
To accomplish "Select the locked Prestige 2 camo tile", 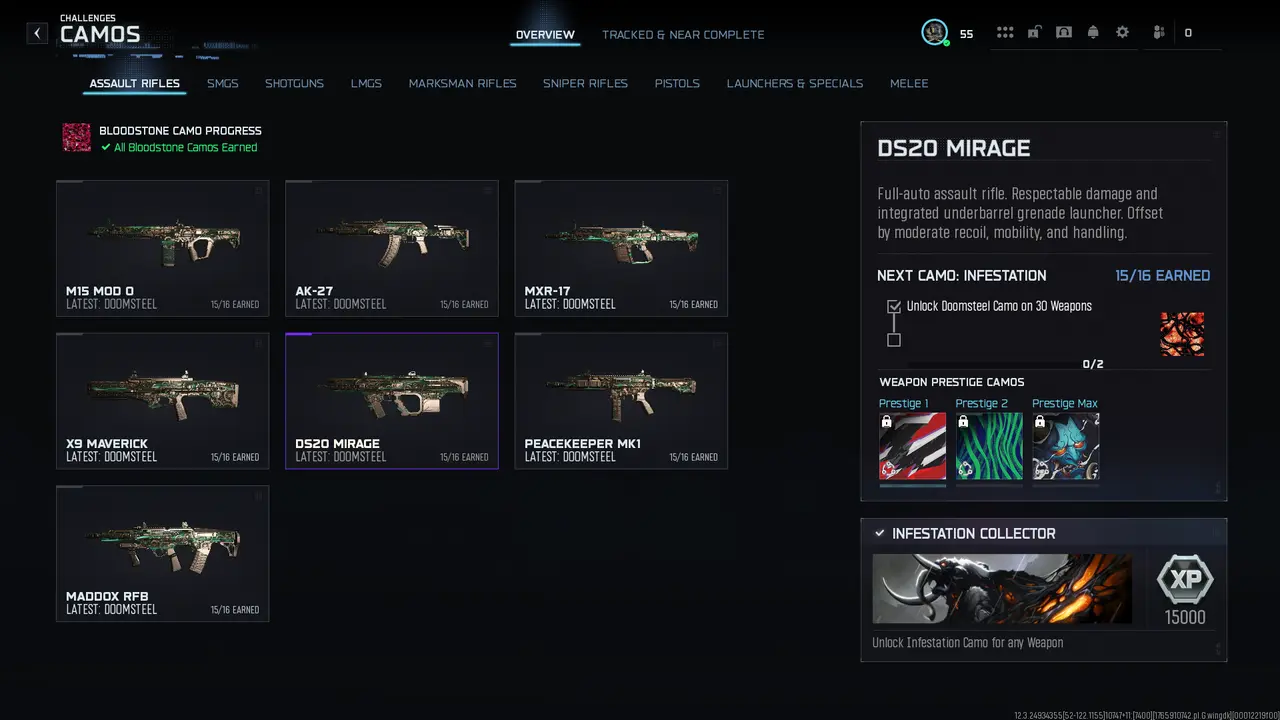I will [989, 446].
